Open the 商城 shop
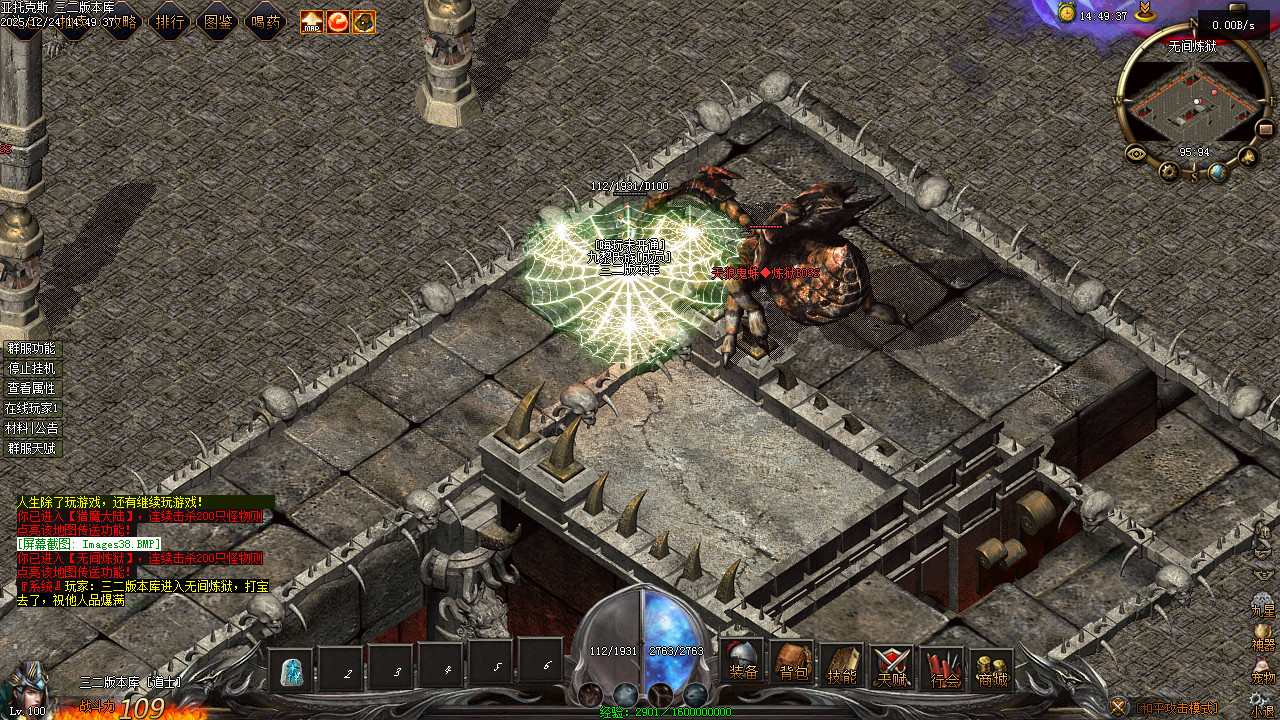This screenshot has width=1280, height=720. pos(992,666)
